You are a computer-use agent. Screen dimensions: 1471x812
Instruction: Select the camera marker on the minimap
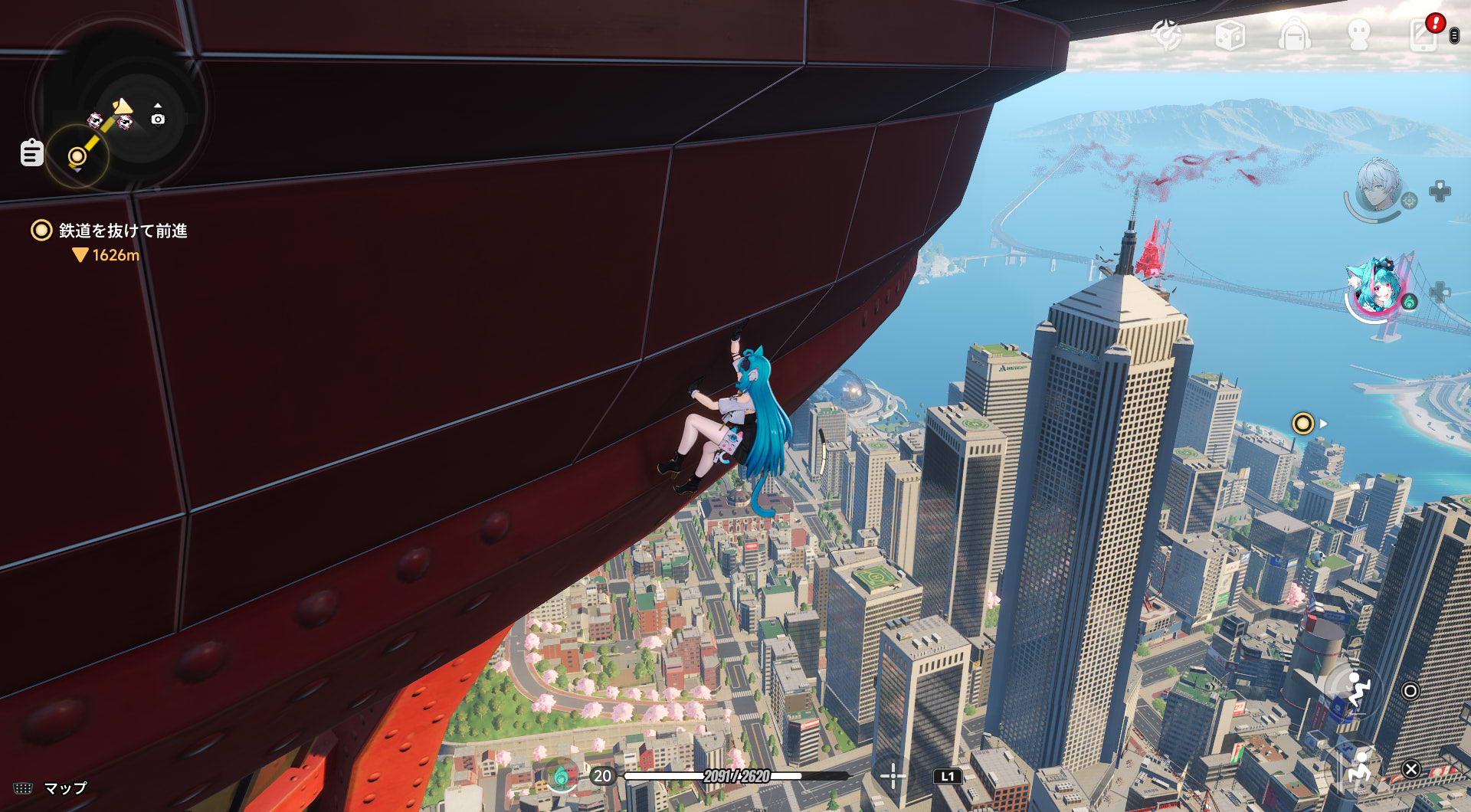(158, 119)
